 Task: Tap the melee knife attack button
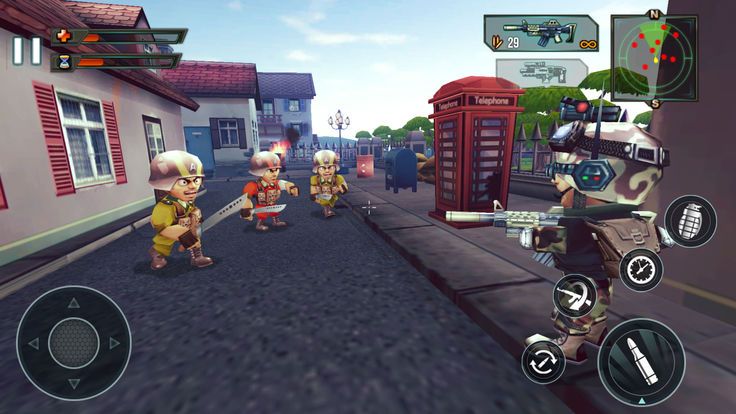point(576,297)
